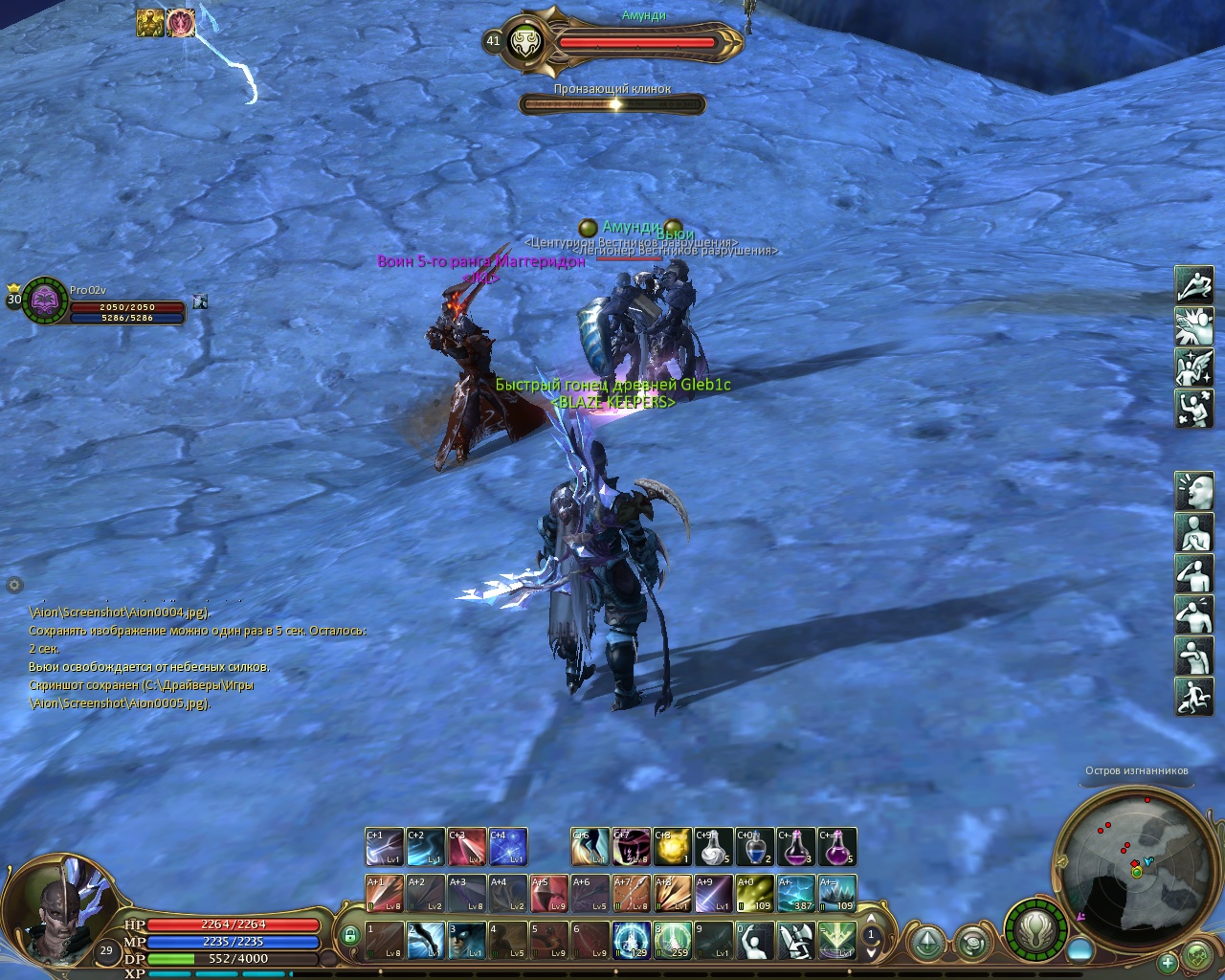Viewport: 1225px width, 980px height.
Task: Open the green skull menu button
Action: (x=1198, y=955)
